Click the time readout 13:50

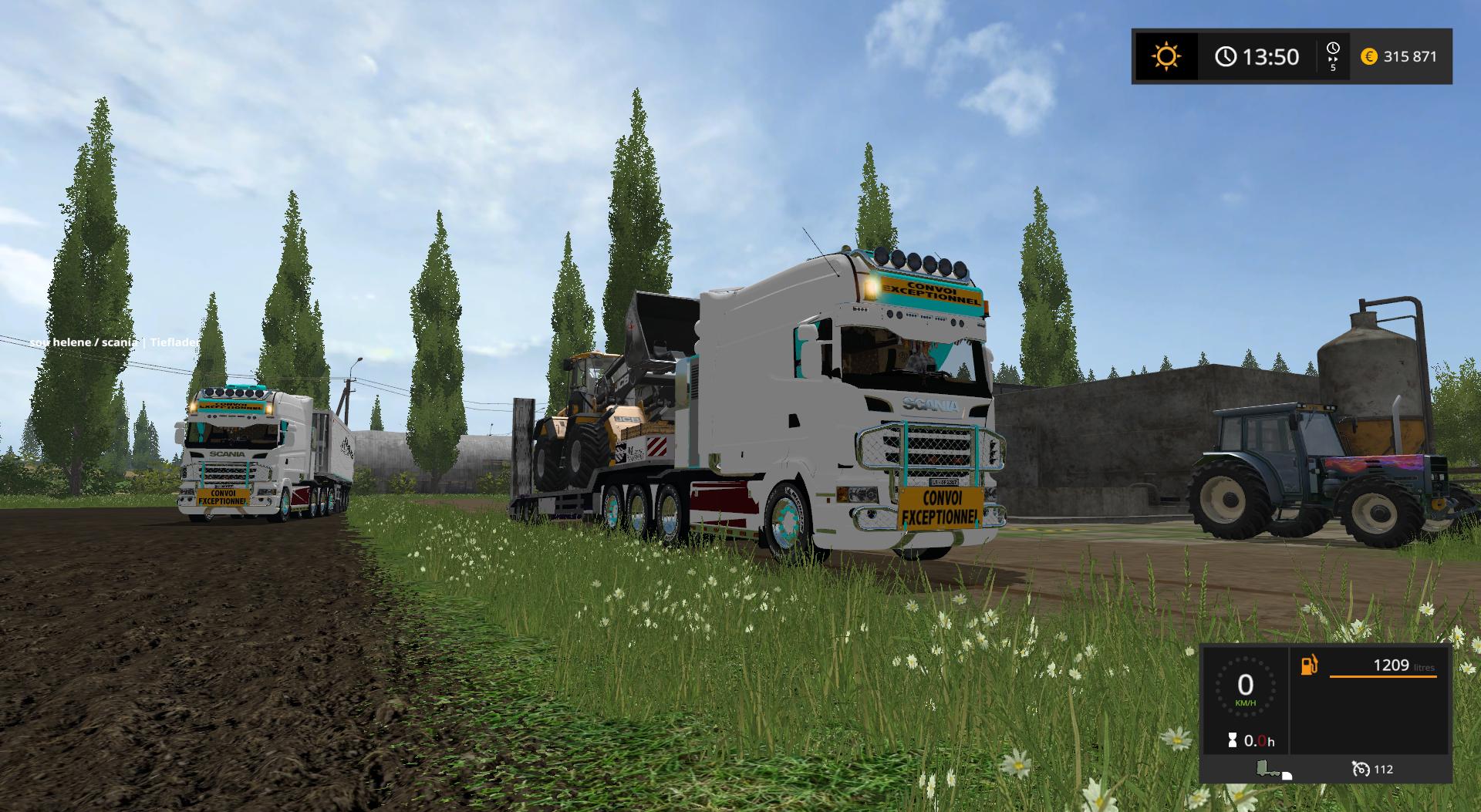pos(1270,56)
